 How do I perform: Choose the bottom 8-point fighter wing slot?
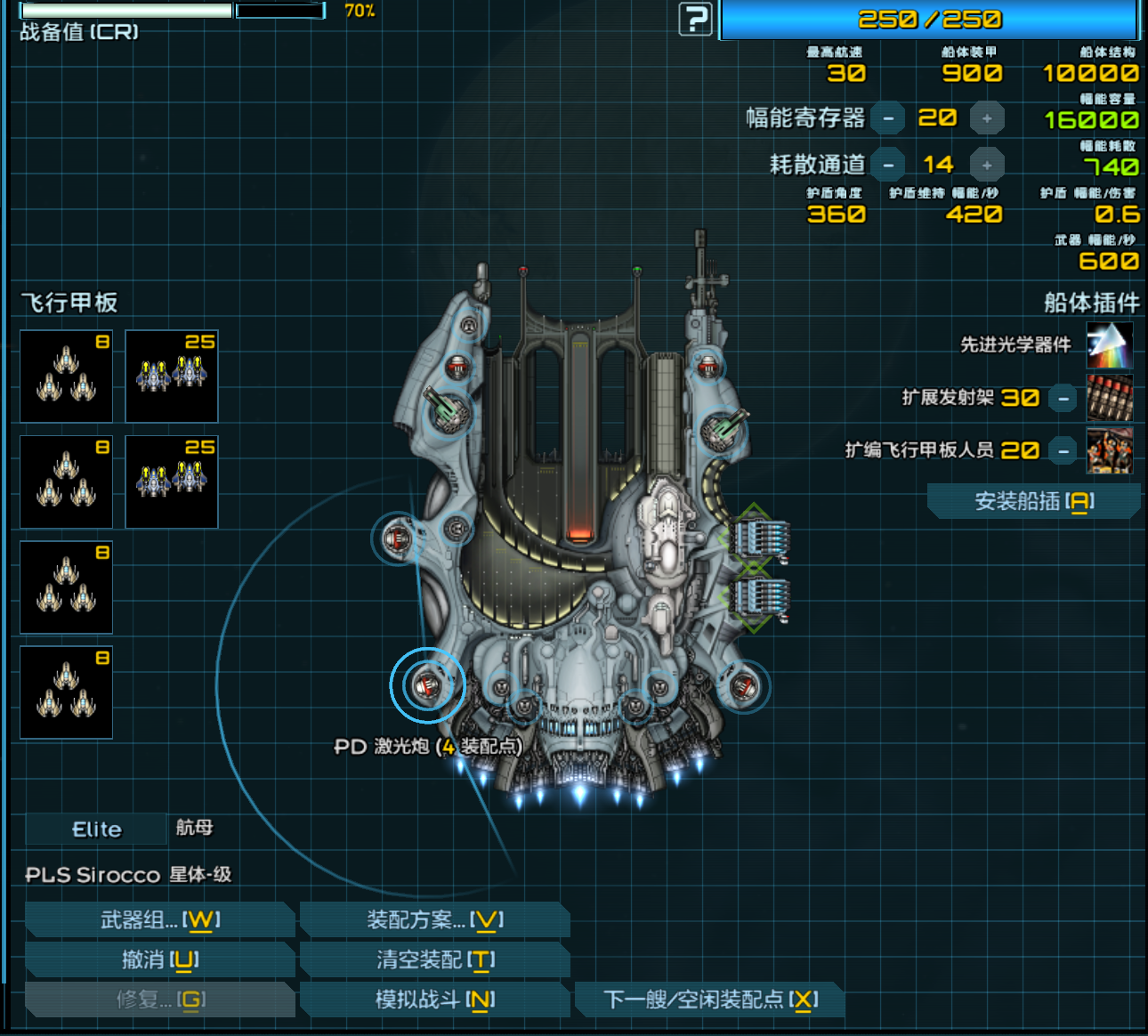(x=66, y=692)
